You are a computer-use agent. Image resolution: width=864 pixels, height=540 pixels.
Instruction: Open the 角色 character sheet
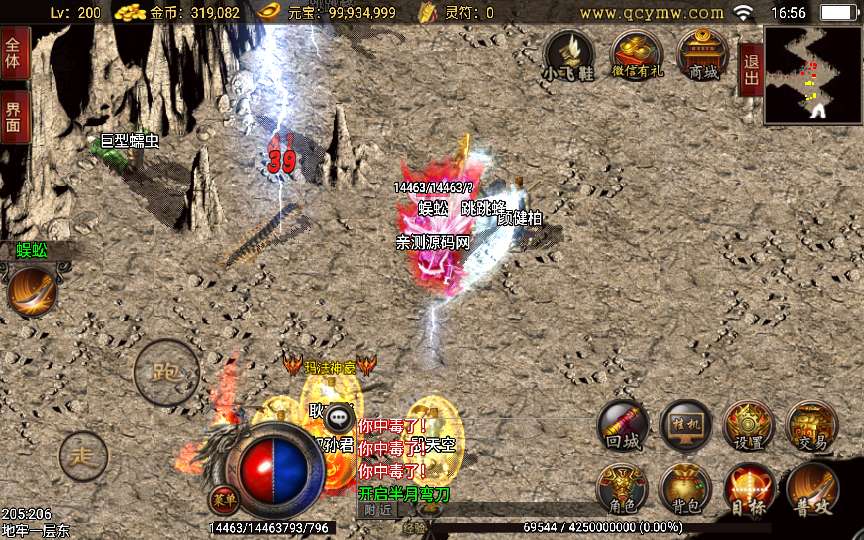click(622, 489)
